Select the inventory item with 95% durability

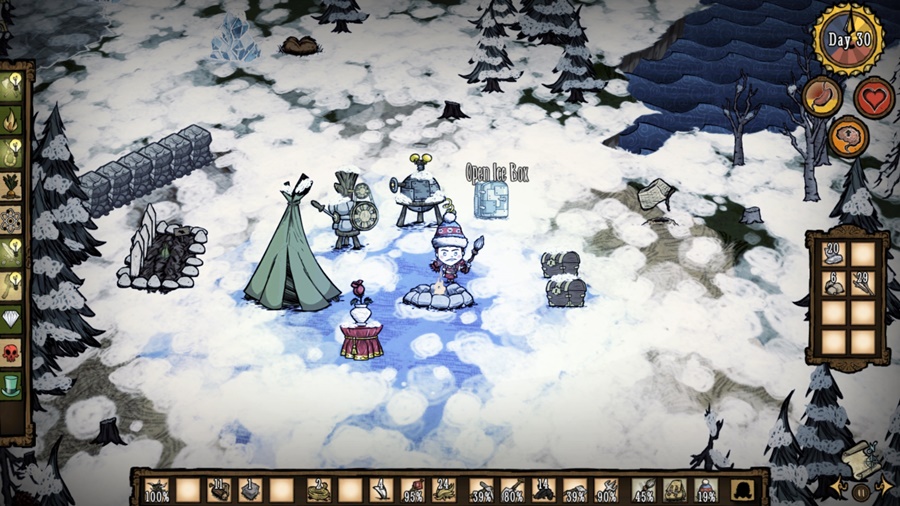[412, 490]
